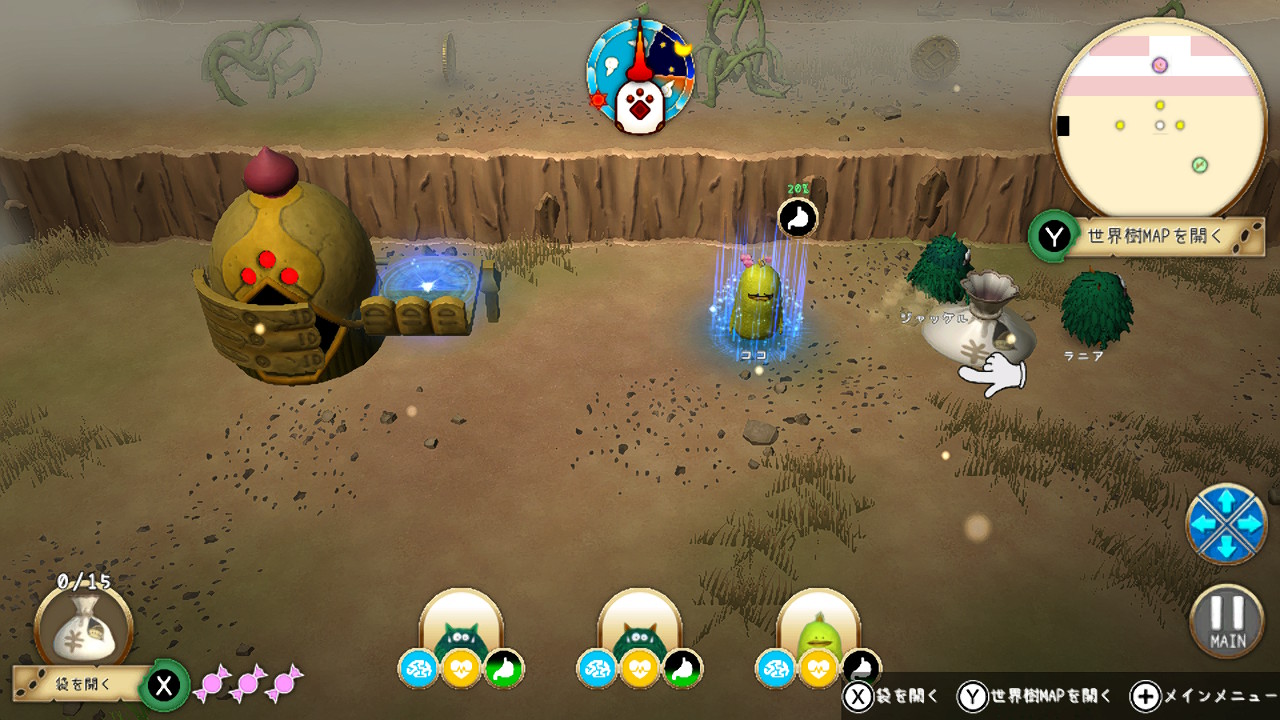Screen dimensions: 1280x720
Task: Open the 世界樹MAP button
Action: pos(1152,237)
